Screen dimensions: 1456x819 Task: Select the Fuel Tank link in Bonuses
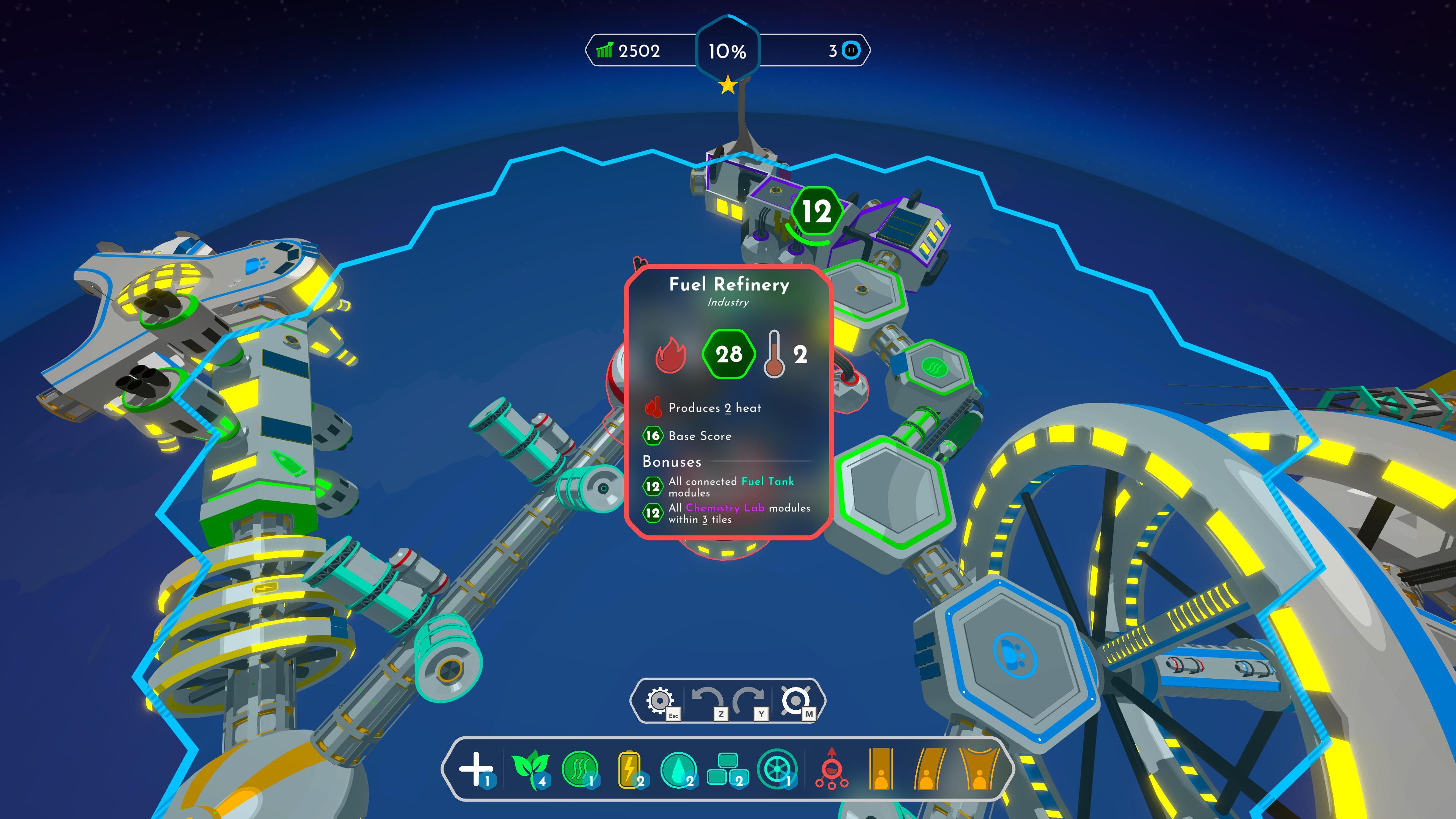click(767, 482)
